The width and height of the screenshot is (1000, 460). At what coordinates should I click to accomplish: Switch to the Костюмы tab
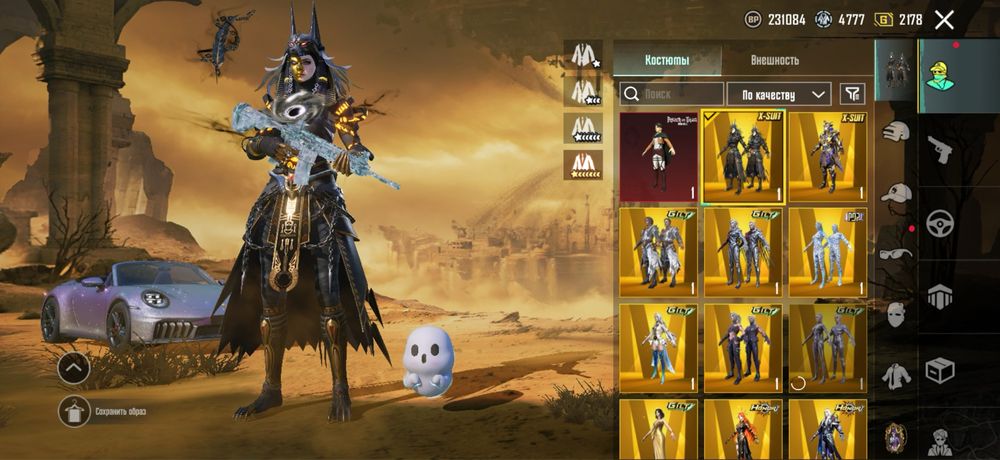click(x=666, y=60)
